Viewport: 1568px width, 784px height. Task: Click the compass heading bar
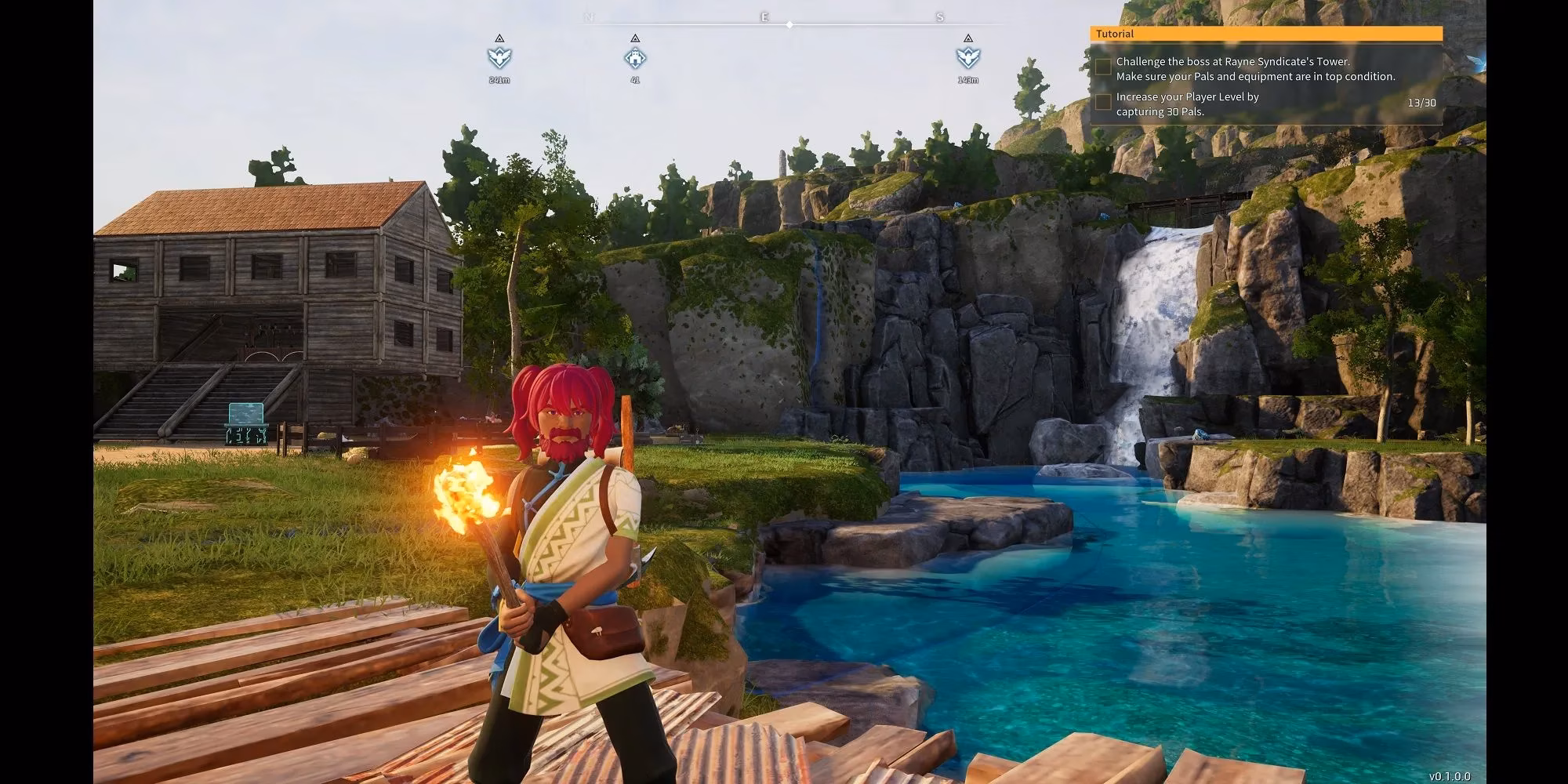[790, 24]
